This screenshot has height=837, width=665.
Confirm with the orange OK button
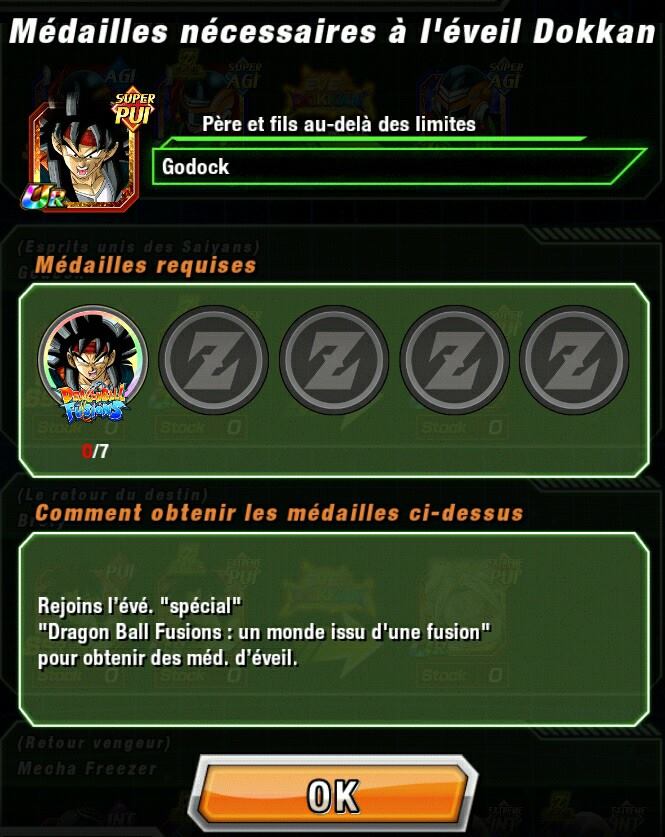click(x=332, y=796)
